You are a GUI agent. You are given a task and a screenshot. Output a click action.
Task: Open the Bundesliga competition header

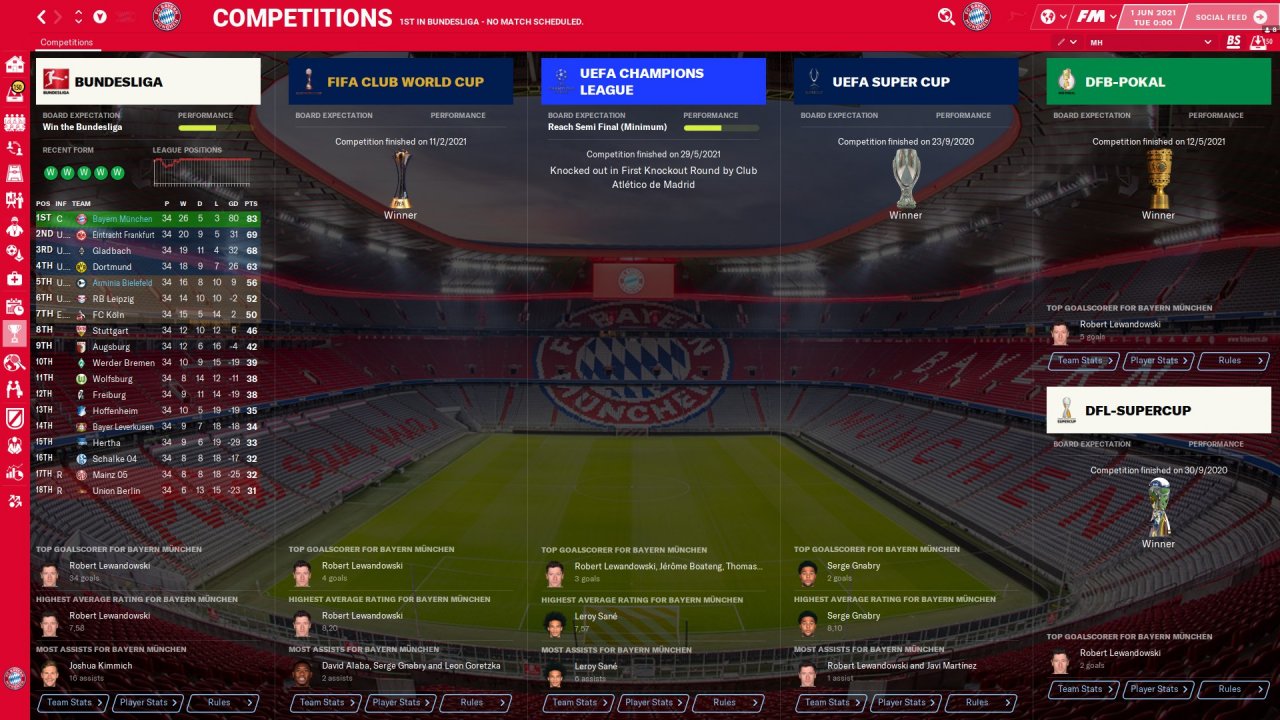tap(148, 81)
